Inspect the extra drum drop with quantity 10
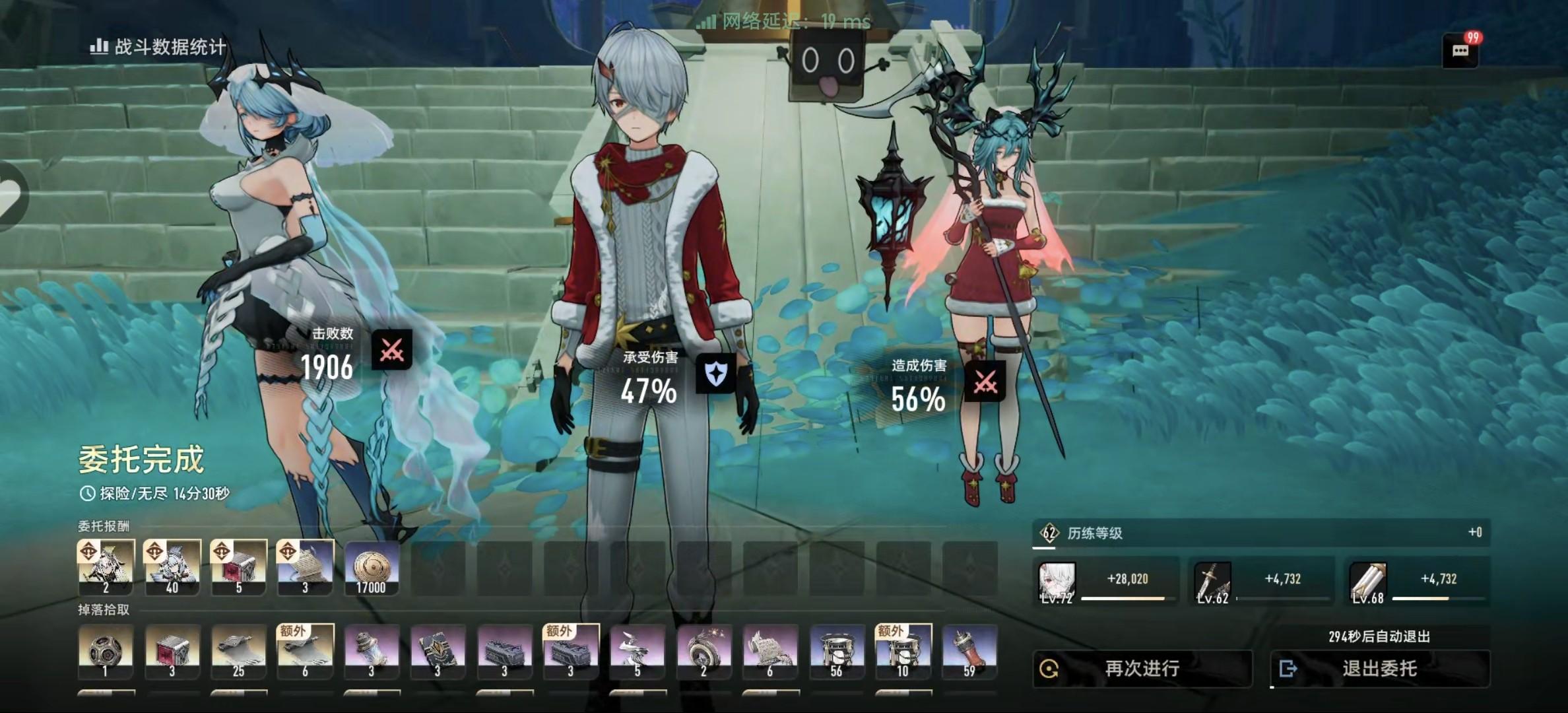The height and width of the screenshot is (713, 1568). click(x=903, y=652)
